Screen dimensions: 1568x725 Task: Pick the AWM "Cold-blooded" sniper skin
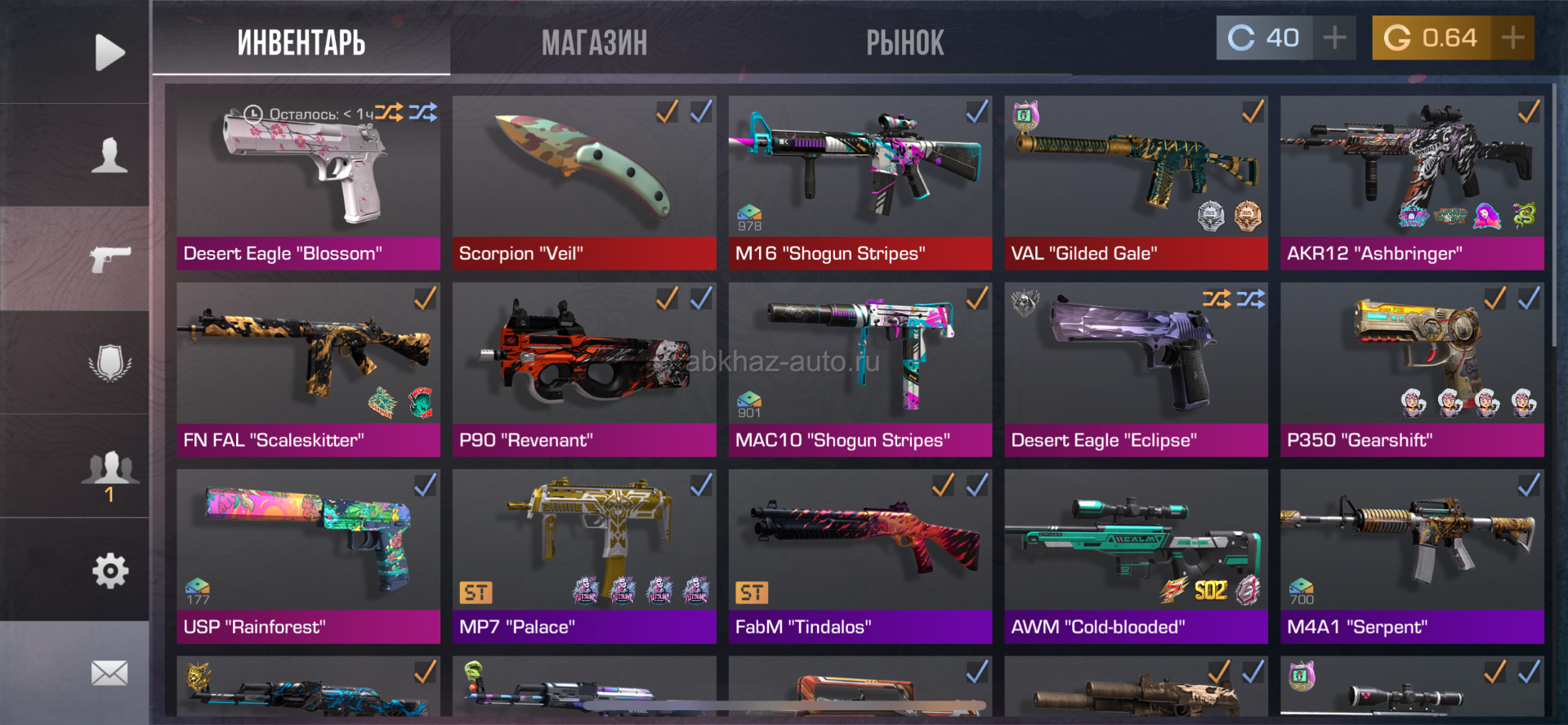[x=1136, y=556]
